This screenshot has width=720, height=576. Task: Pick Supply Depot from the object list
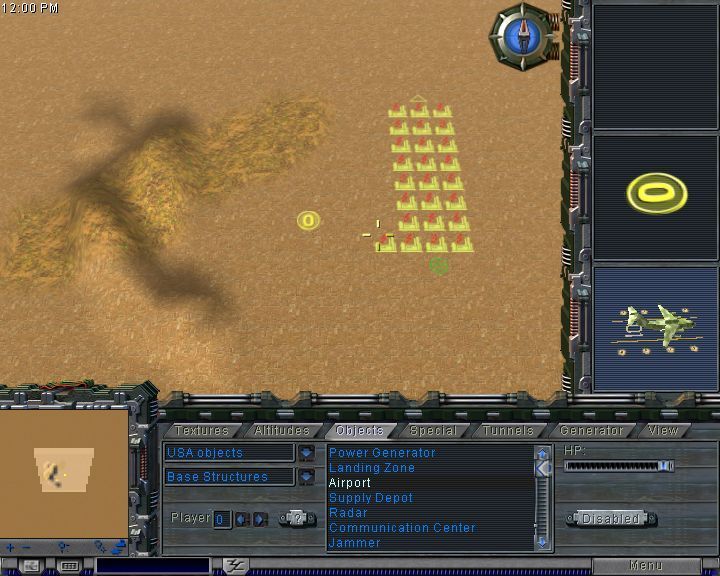370,498
